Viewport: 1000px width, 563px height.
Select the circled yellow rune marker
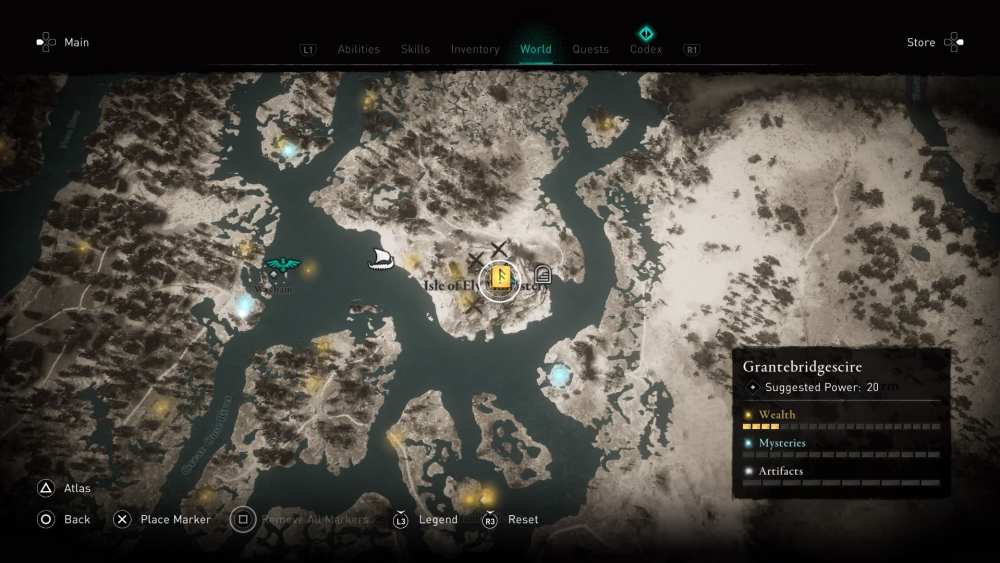498,280
